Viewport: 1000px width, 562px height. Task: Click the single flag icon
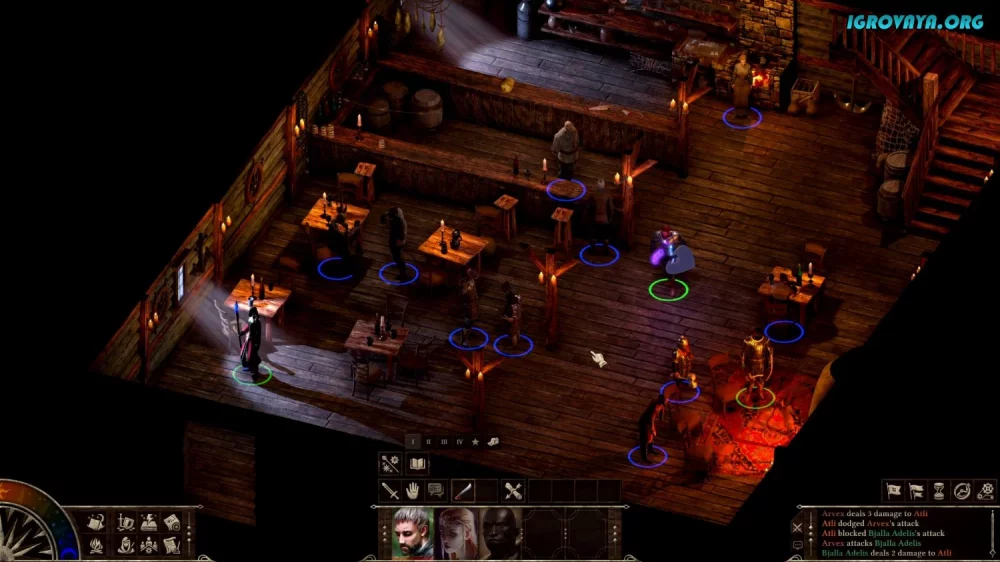coord(893,491)
